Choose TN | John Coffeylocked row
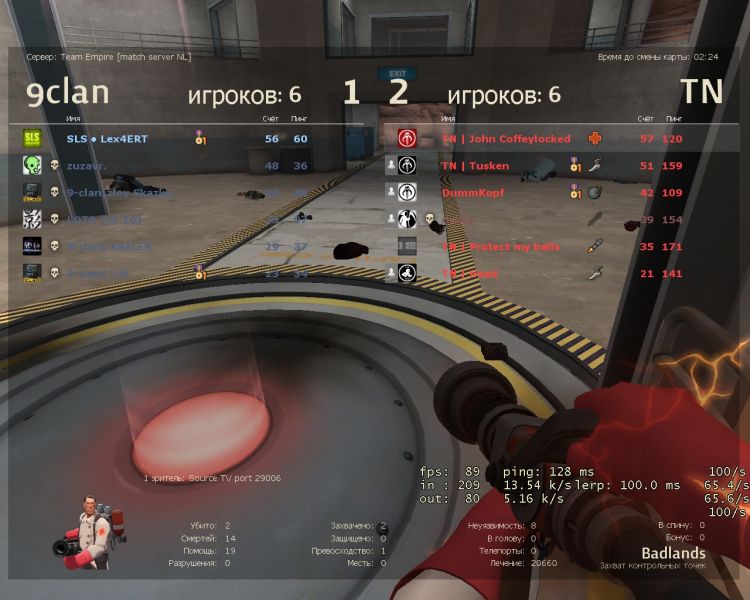The height and width of the screenshot is (600, 750). [x=506, y=139]
